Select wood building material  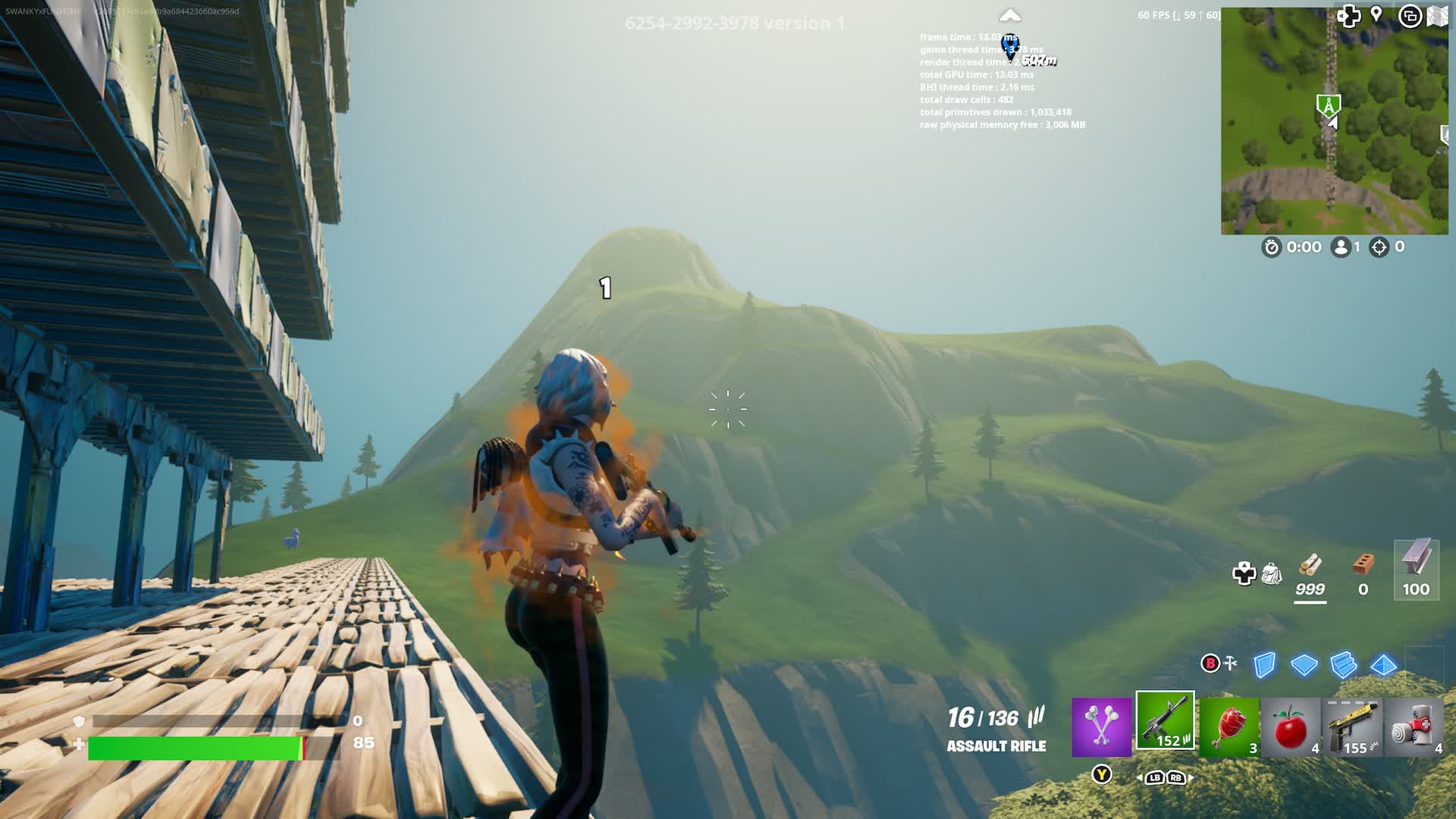click(x=1310, y=575)
